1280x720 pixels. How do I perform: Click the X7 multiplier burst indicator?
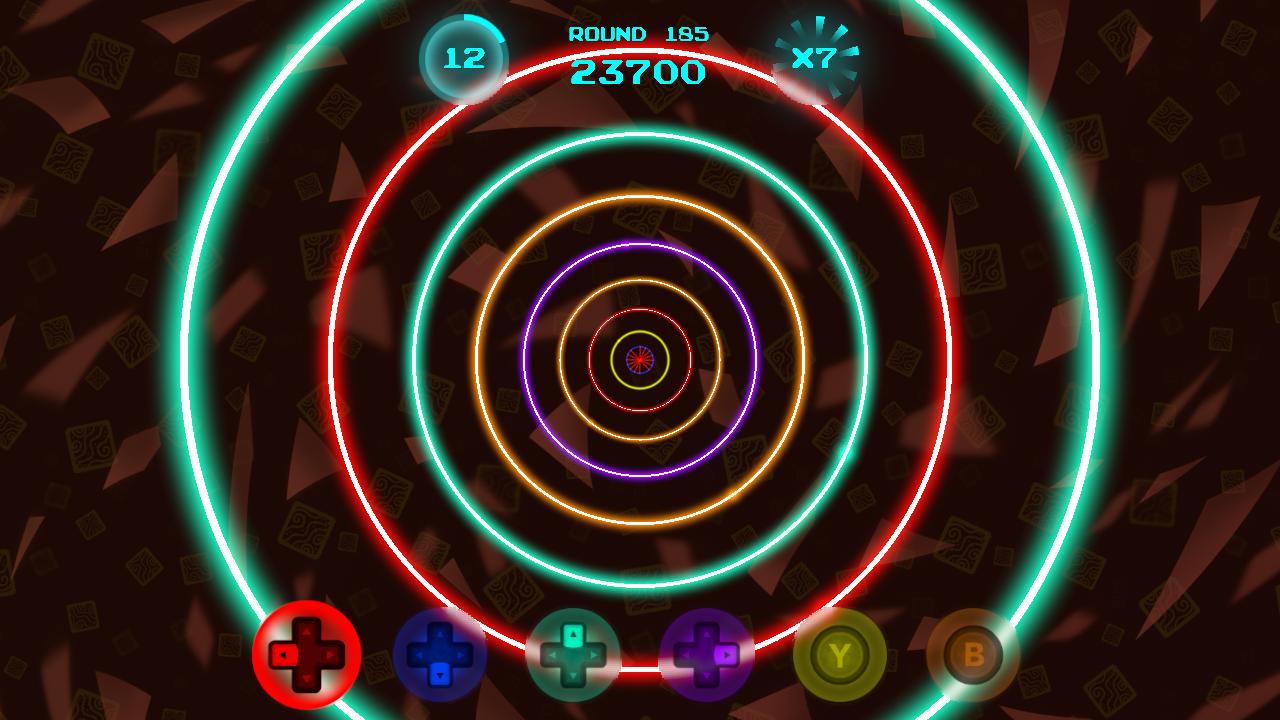click(818, 55)
